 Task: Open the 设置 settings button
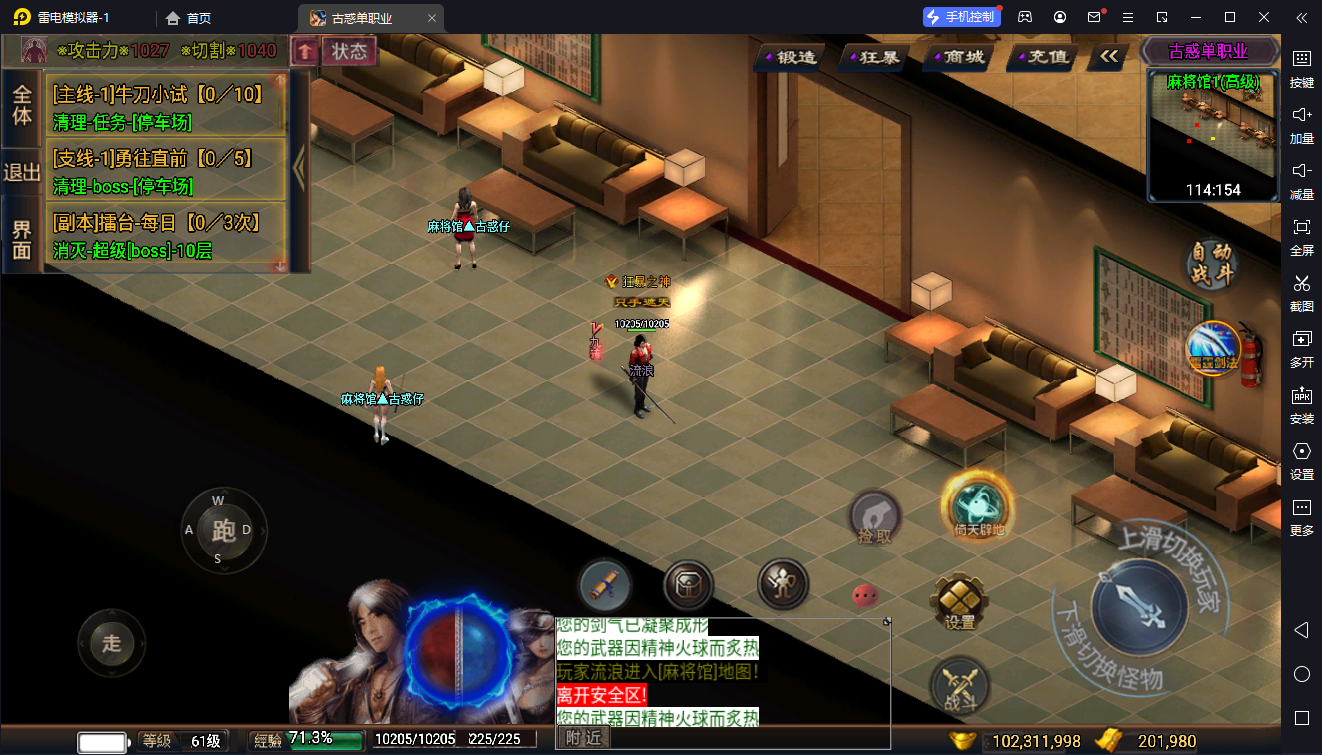tap(959, 602)
